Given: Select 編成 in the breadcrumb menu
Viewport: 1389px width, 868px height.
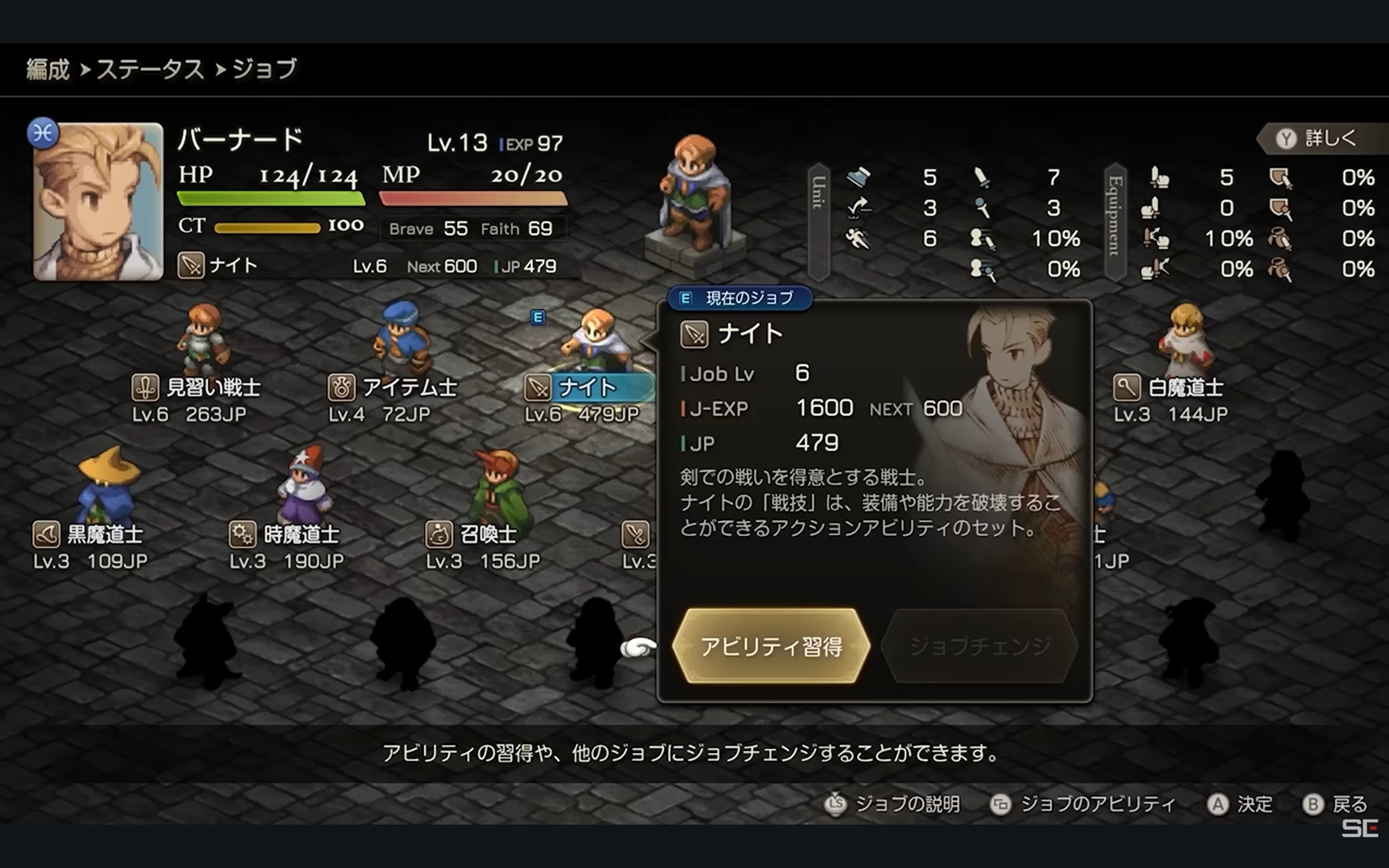Looking at the screenshot, I should coord(46,69).
